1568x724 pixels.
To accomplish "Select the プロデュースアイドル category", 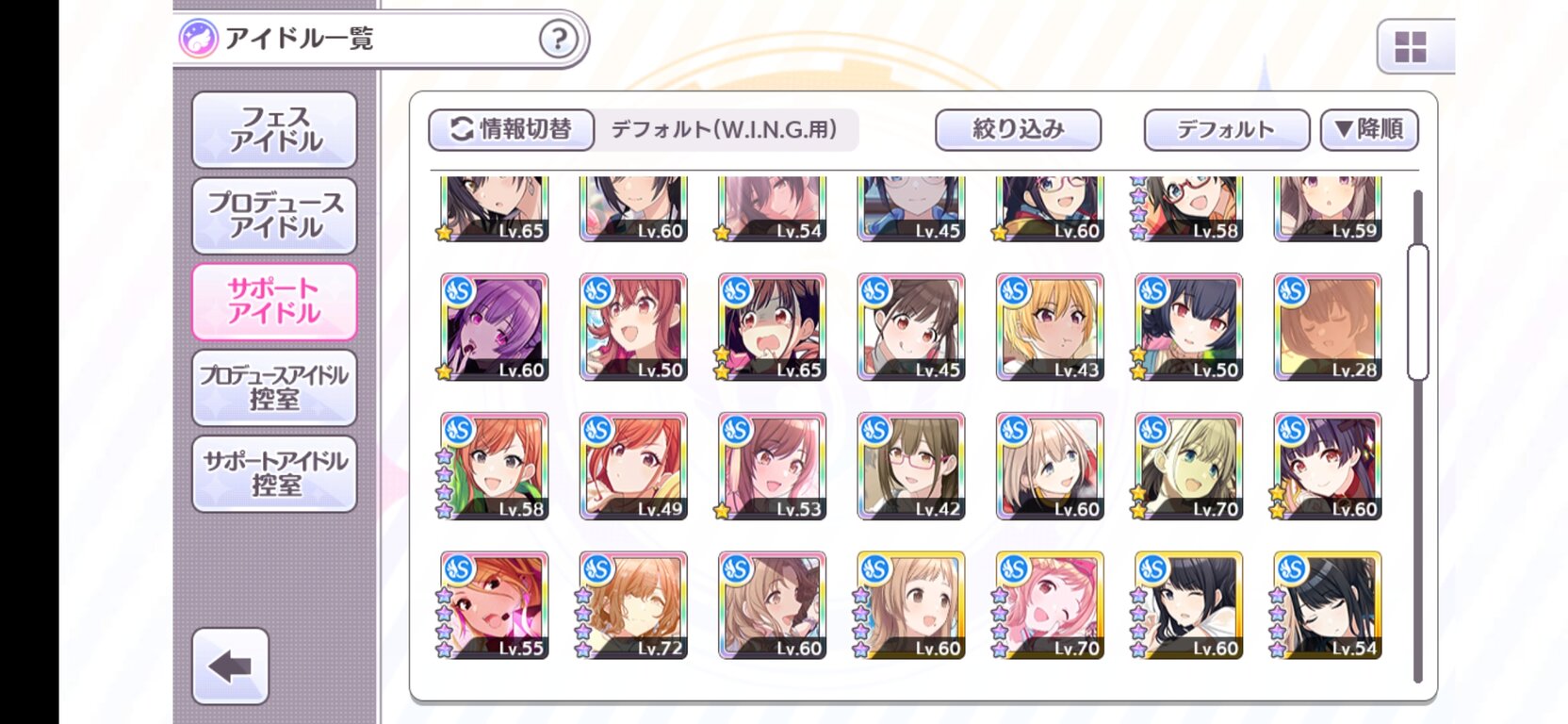I will [274, 216].
